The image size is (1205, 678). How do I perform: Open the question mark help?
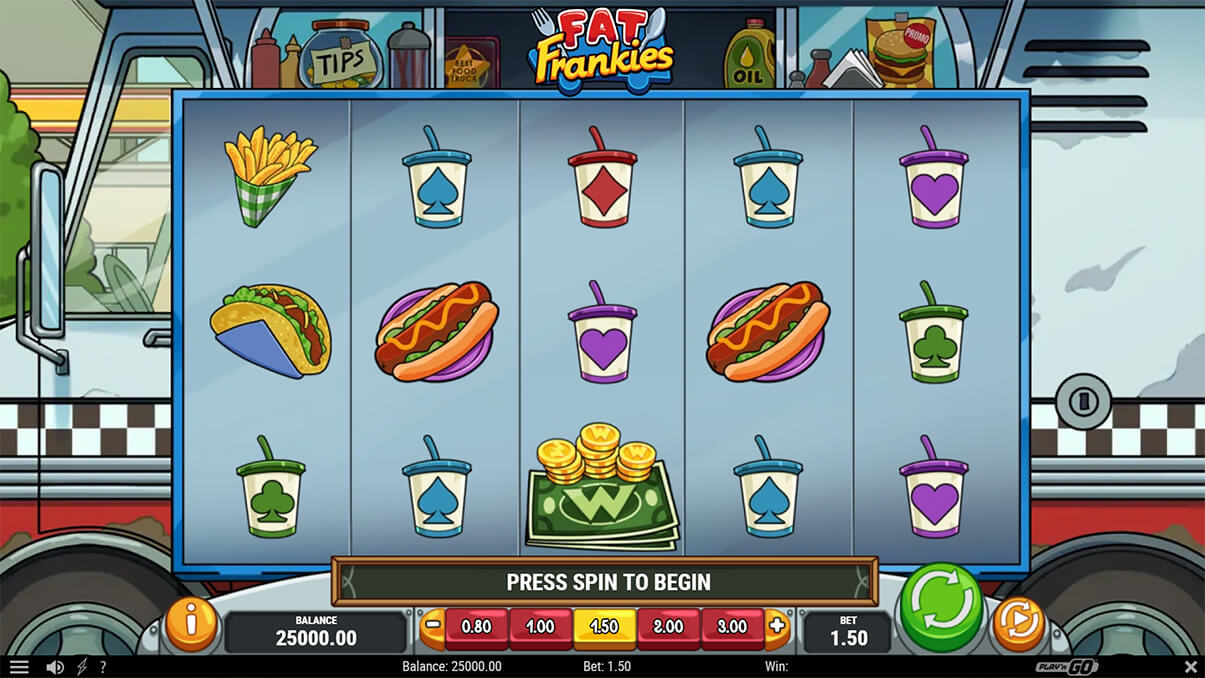[102, 667]
